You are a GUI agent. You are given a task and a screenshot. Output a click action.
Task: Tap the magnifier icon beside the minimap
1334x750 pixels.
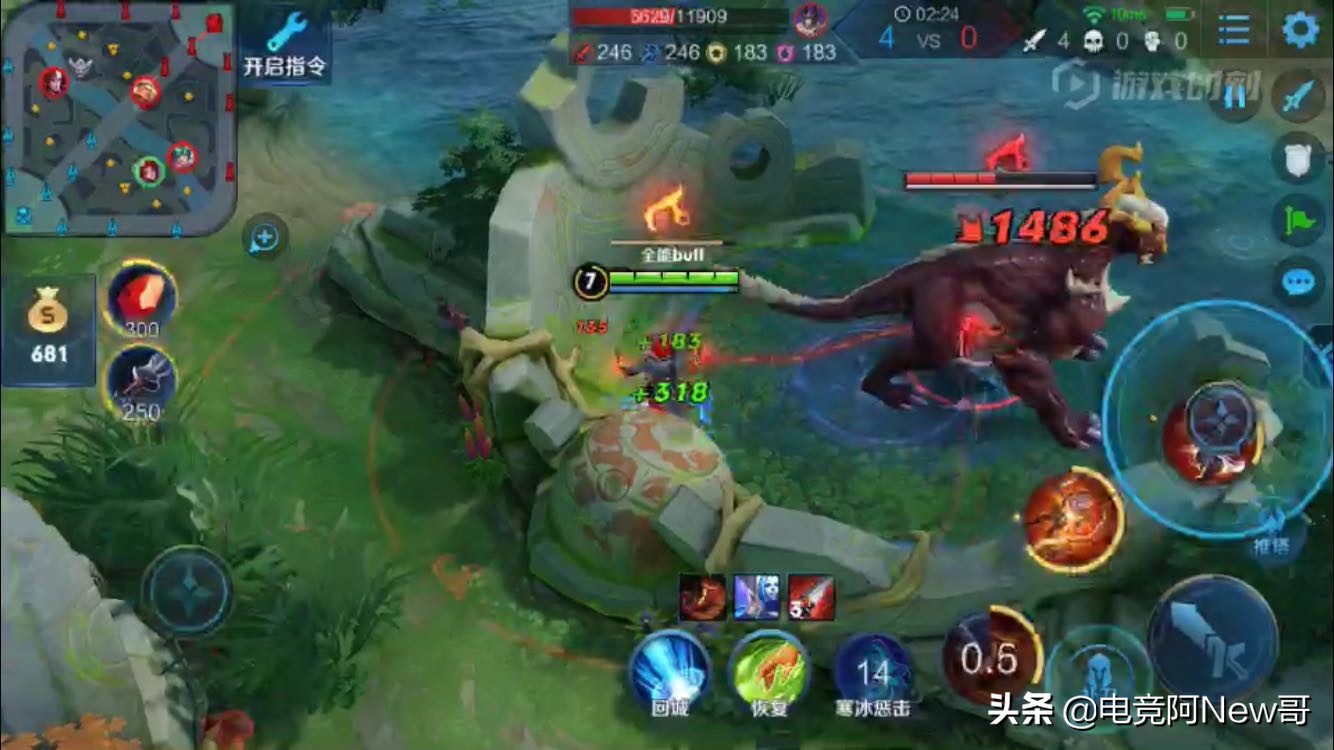click(x=265, y=238)
